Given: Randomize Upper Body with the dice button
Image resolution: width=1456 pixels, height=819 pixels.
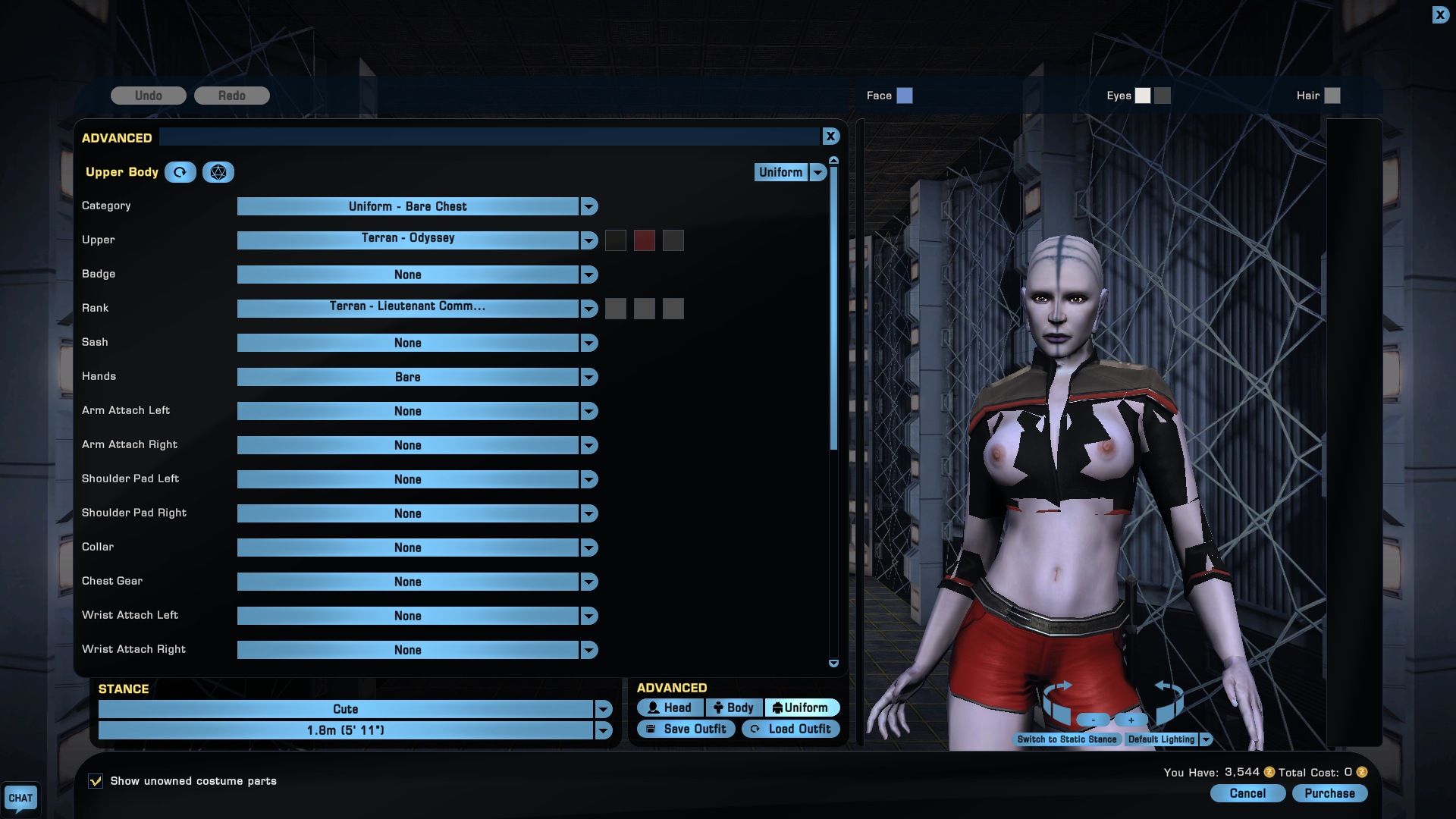Looking at the screenshot, I should [x=218, y=172].
